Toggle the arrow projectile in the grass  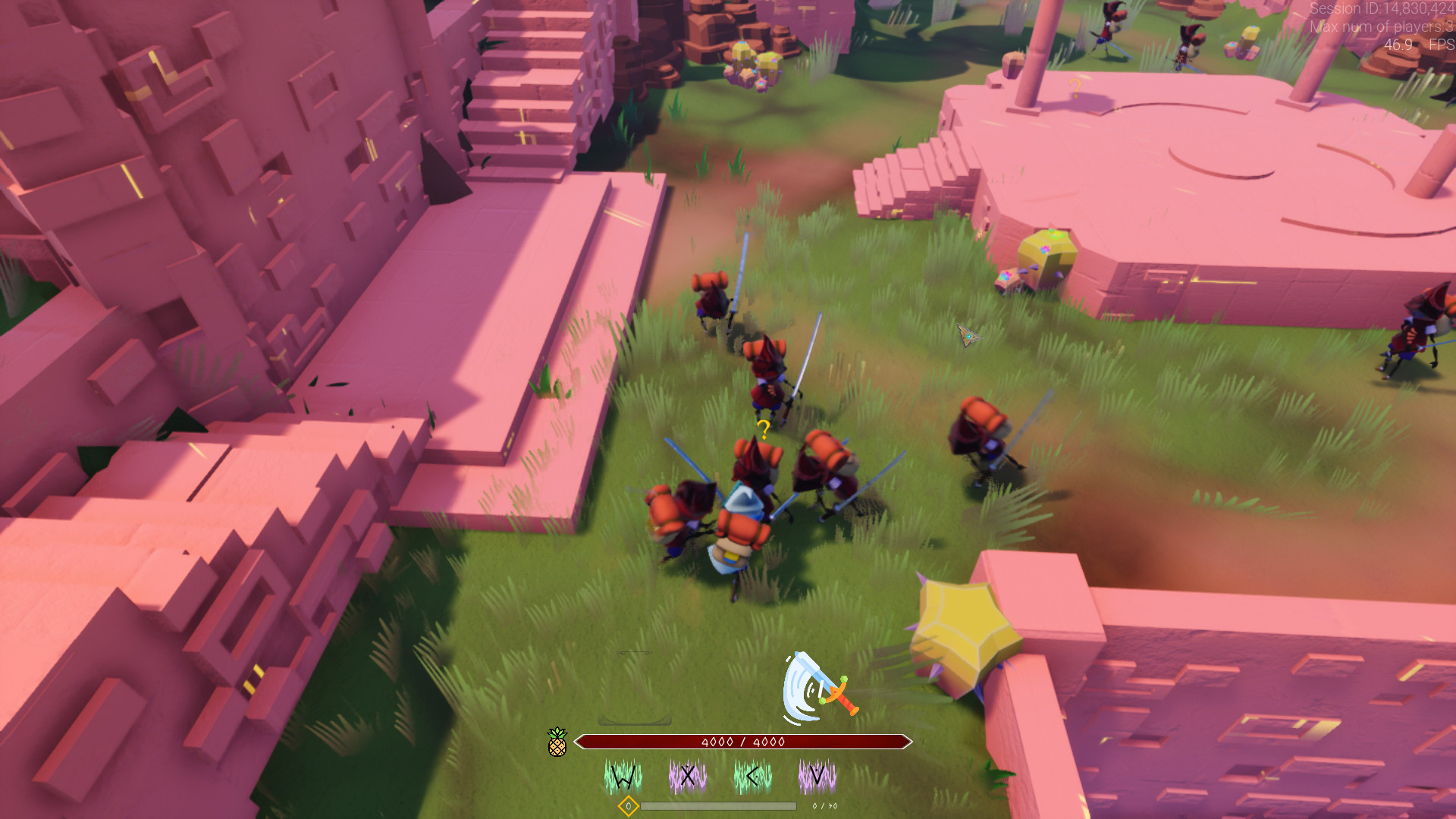[968, 334]
